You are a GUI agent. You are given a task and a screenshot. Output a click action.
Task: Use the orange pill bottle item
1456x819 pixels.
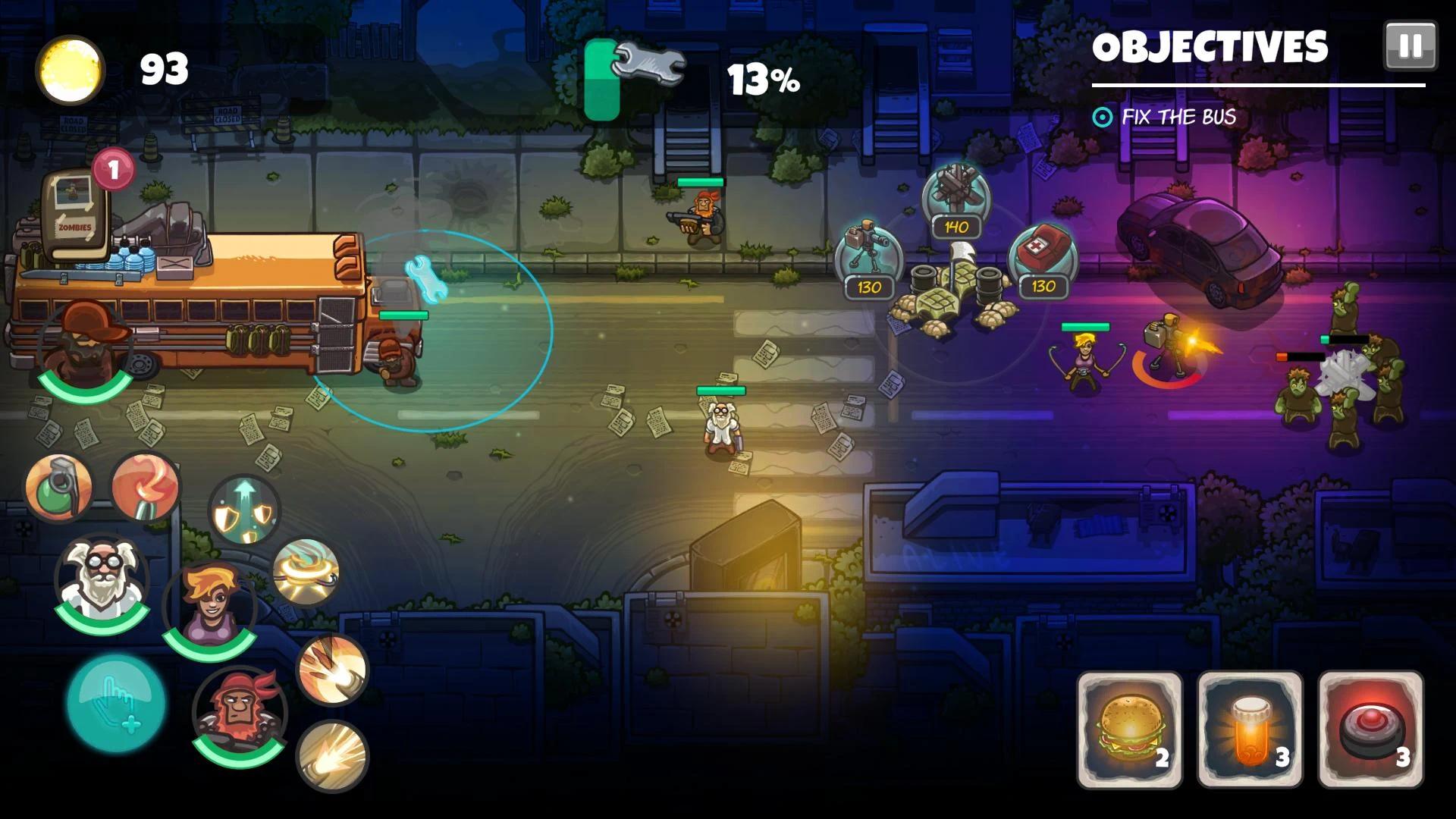tap(1250, 729)
